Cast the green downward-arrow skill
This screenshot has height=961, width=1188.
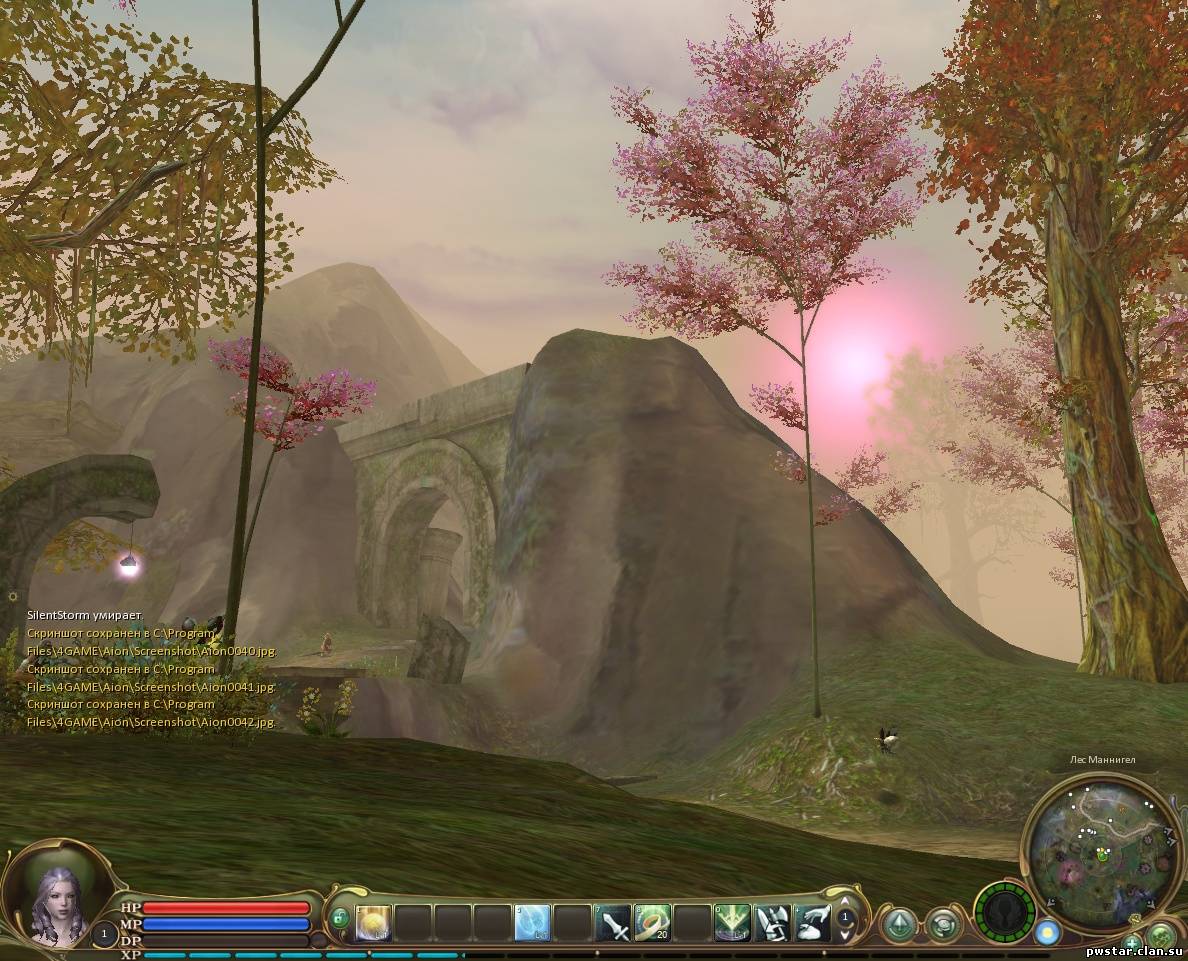tap(732, 922)
